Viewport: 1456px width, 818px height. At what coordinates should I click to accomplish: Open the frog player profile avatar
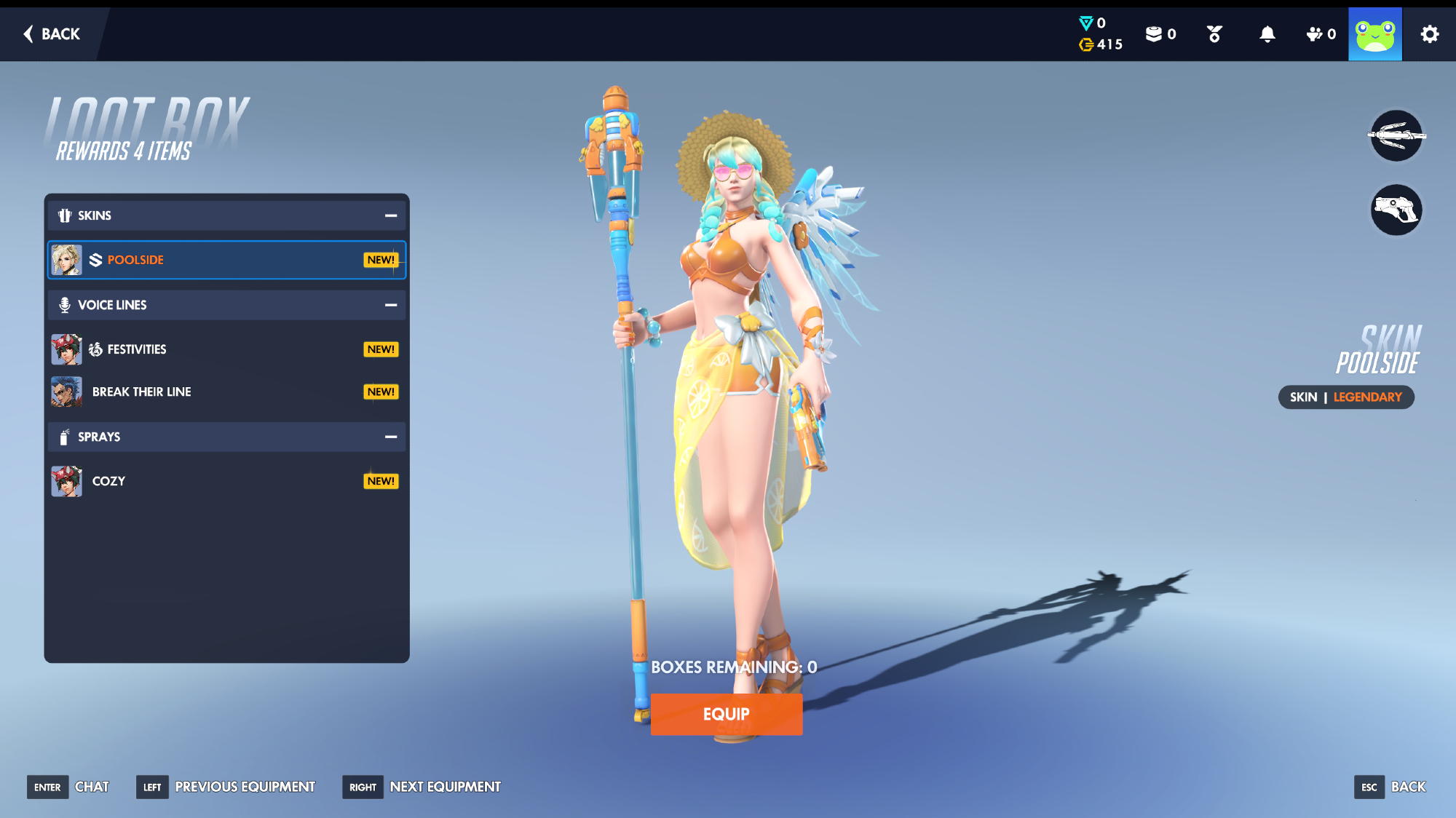(1374, 34)
